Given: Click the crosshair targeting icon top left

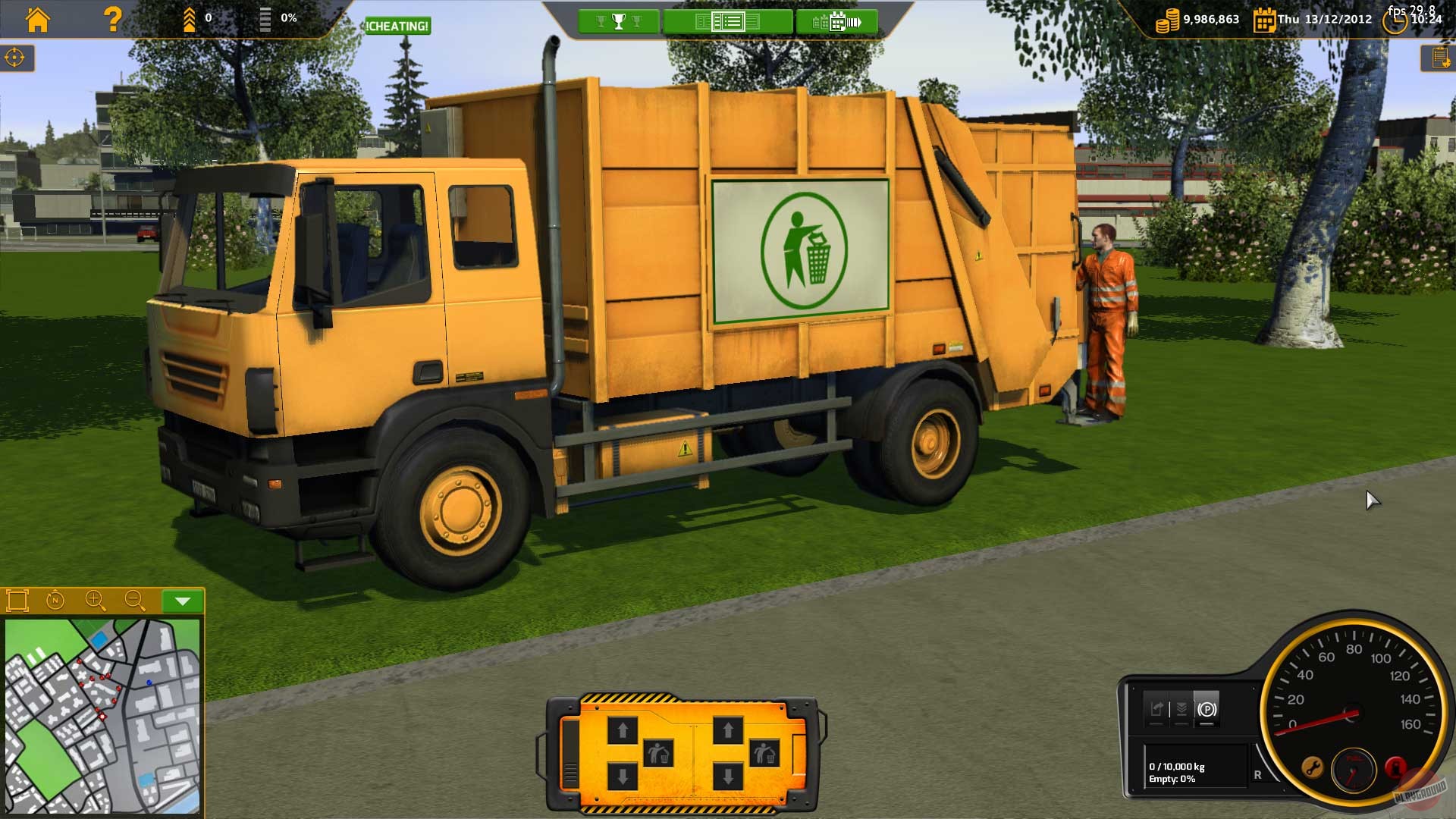Looking at the screenshot, I should tap(15, 56).
